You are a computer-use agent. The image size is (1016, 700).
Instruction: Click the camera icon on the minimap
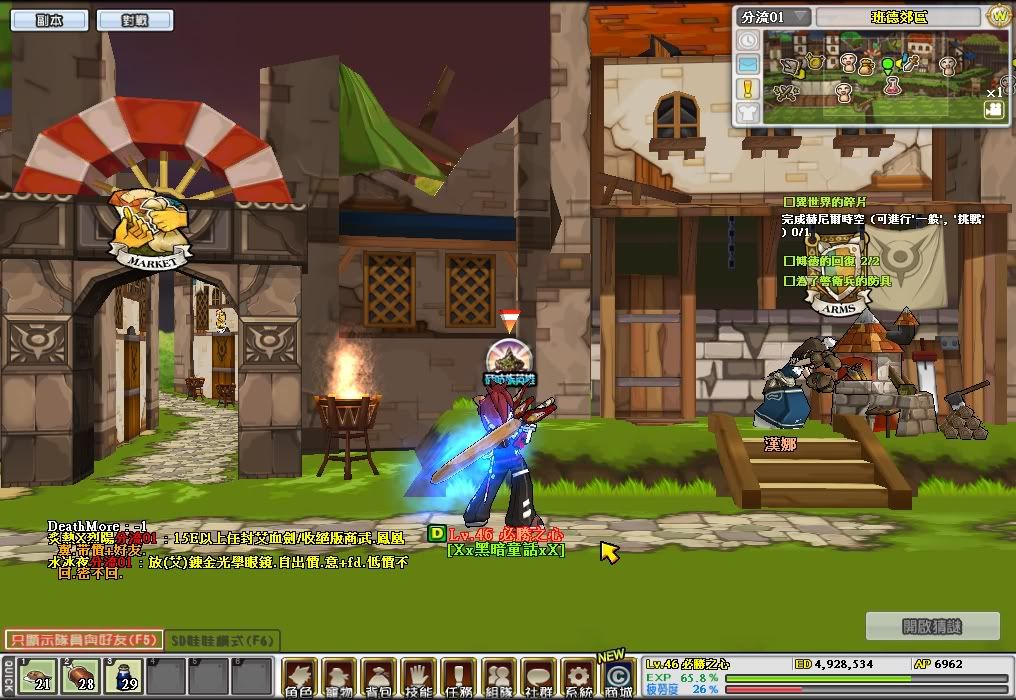(993, 111)
